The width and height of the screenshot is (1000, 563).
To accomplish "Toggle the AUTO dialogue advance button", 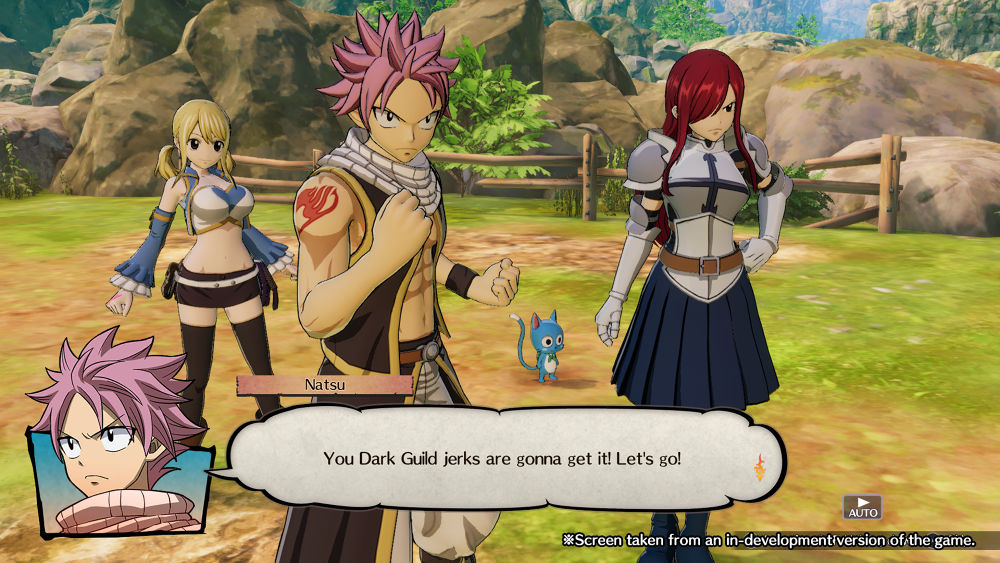I will pyautogui.click(x=862, y=506).
